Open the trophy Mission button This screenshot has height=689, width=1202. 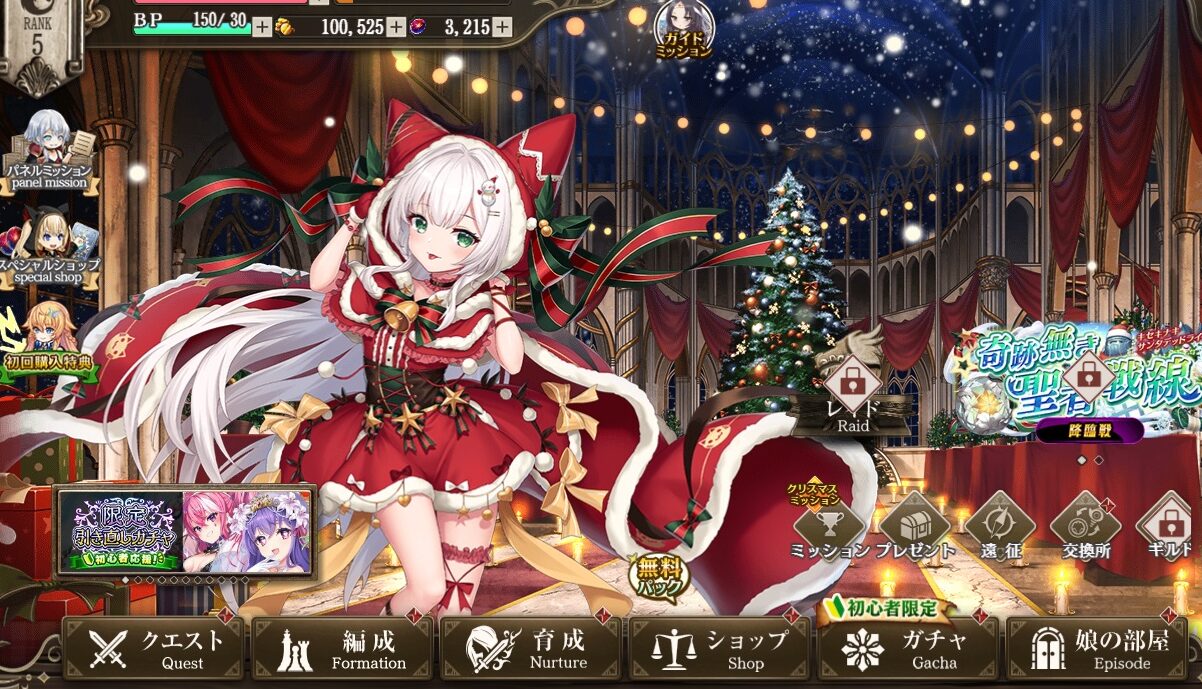coord(829,527)
